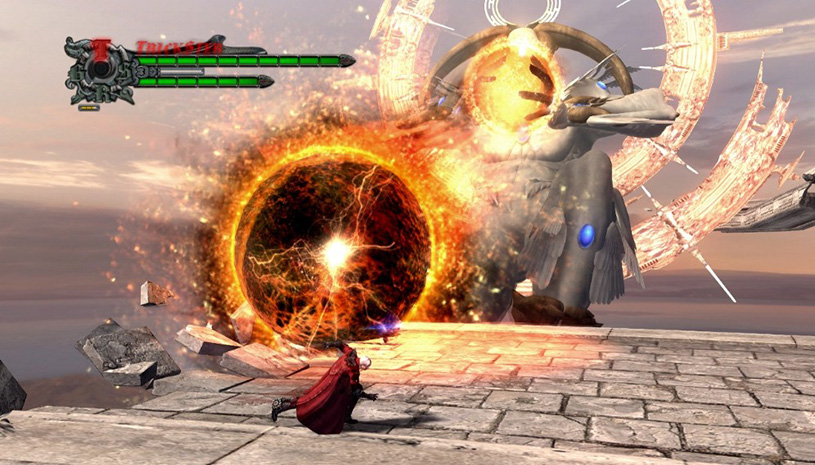
Task: Choose the Swordmaster S style emblem
Action: 122,72
